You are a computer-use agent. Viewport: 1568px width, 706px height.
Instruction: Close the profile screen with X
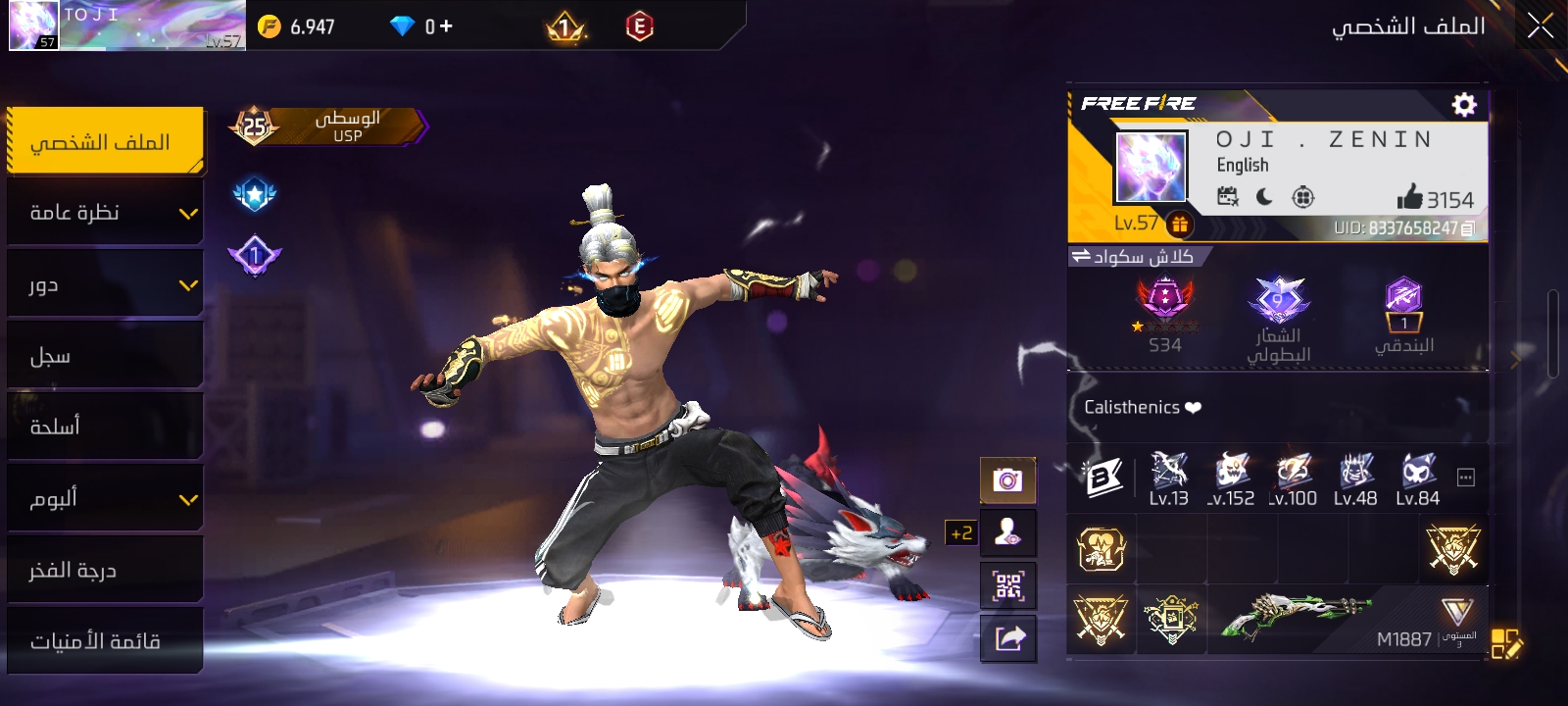point(1540,26)
